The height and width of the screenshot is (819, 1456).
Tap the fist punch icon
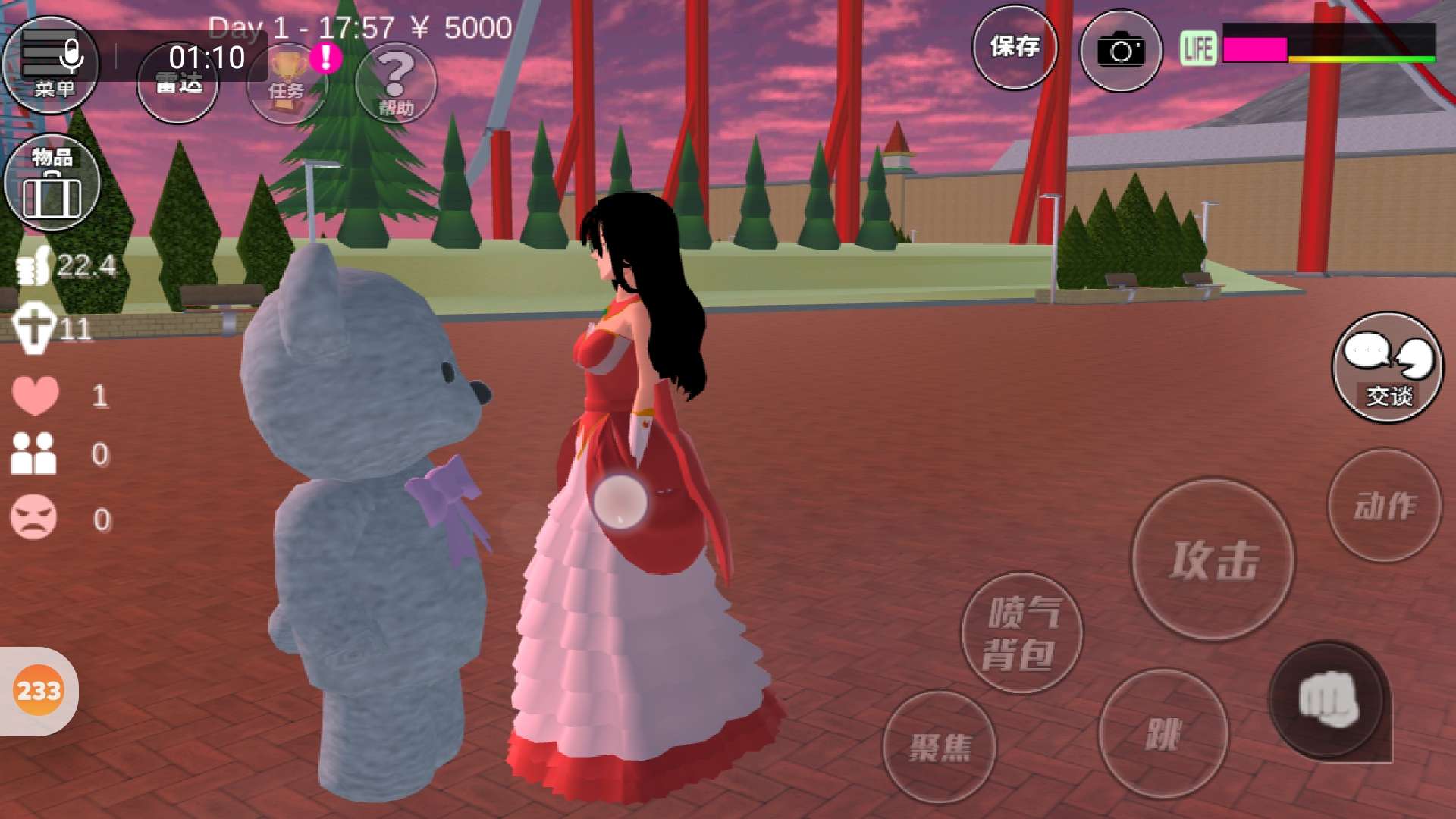point(1327,701)
